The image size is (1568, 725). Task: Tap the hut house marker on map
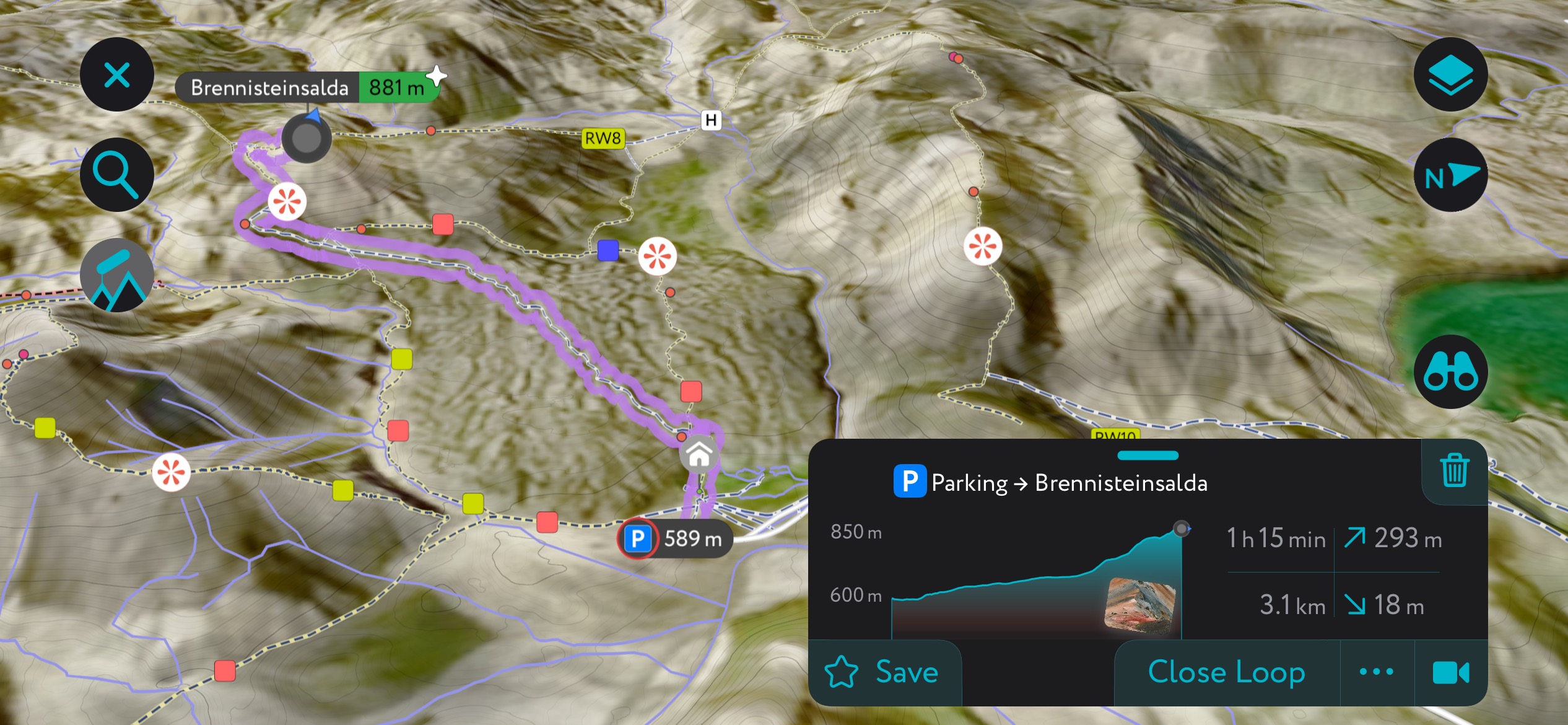pos(699,455)
